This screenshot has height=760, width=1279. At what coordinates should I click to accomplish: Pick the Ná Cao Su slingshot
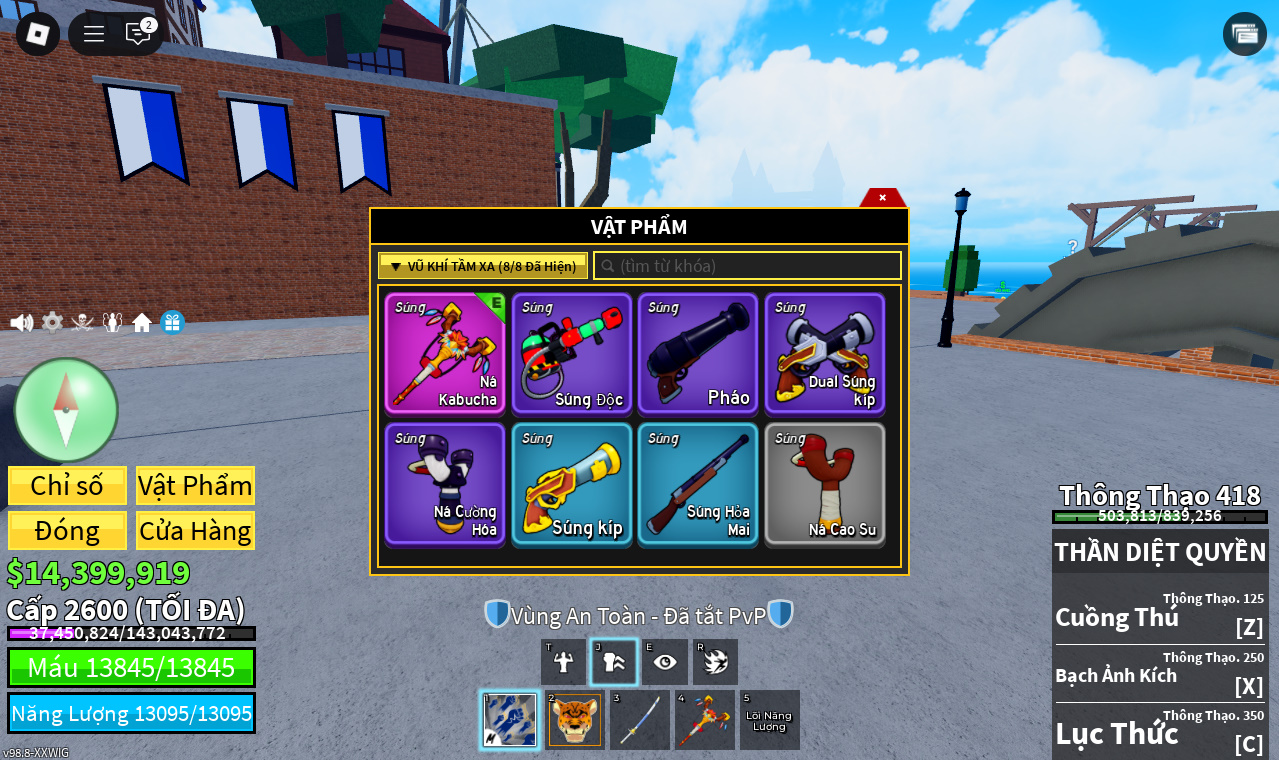click(825, 484)
